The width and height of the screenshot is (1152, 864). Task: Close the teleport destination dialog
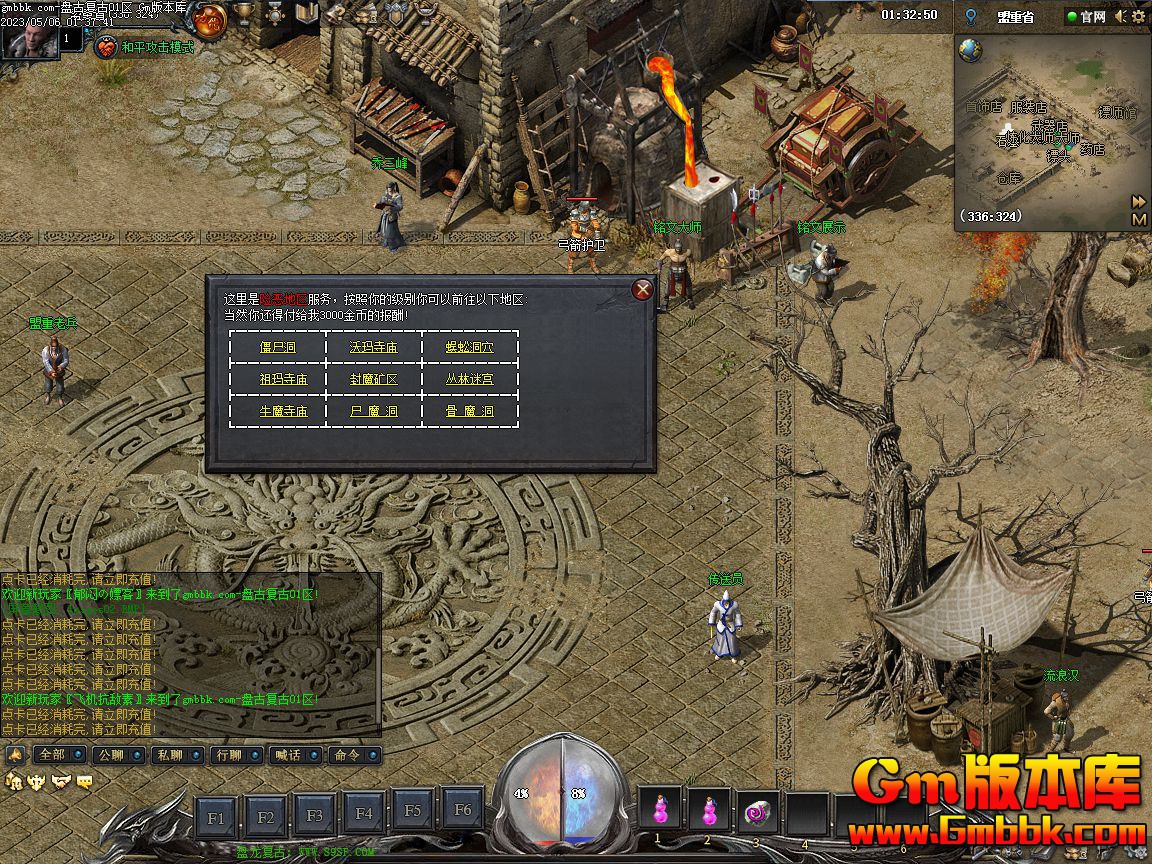pos(643,290)
